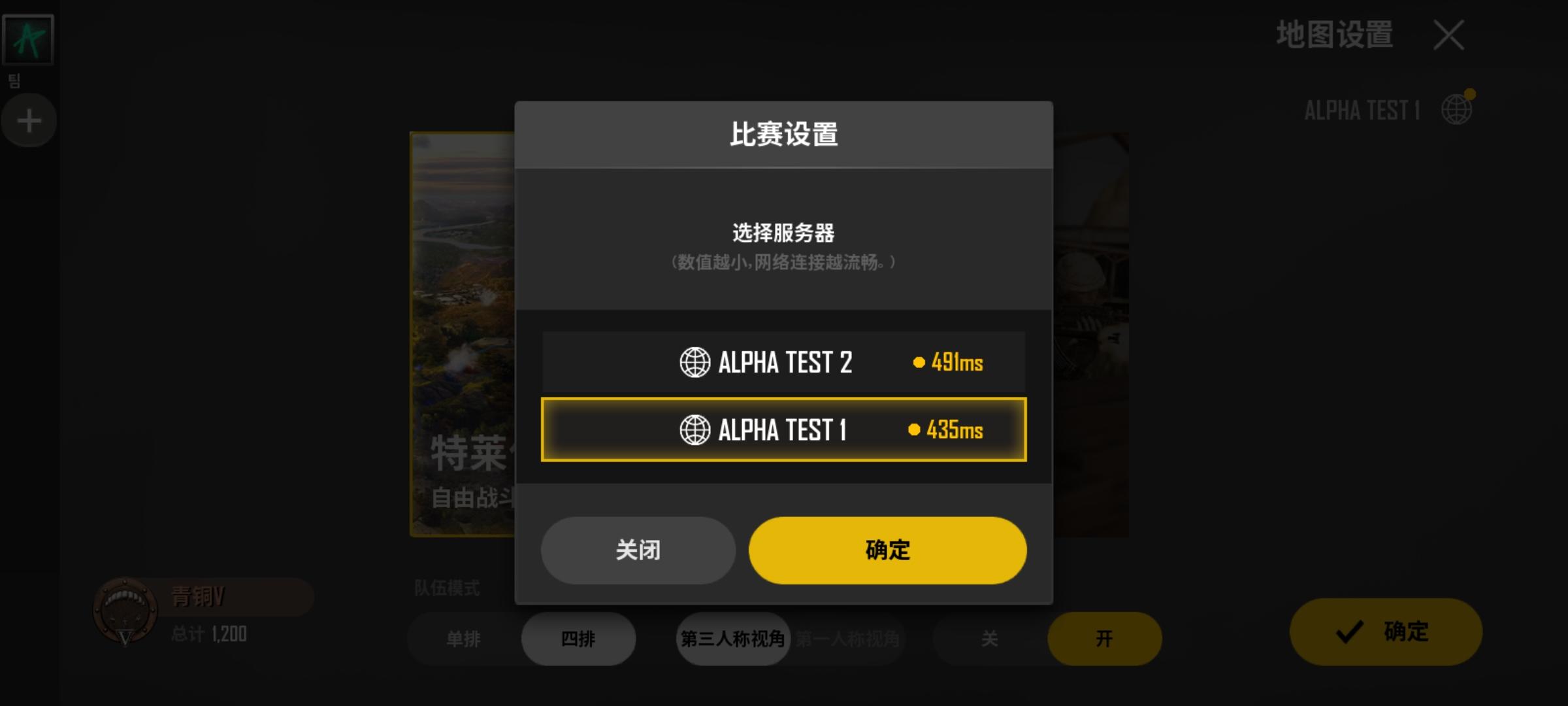Select the ALPHA TEST 1 server entry
Screen dimensions: 1568x706
point(783,429)
